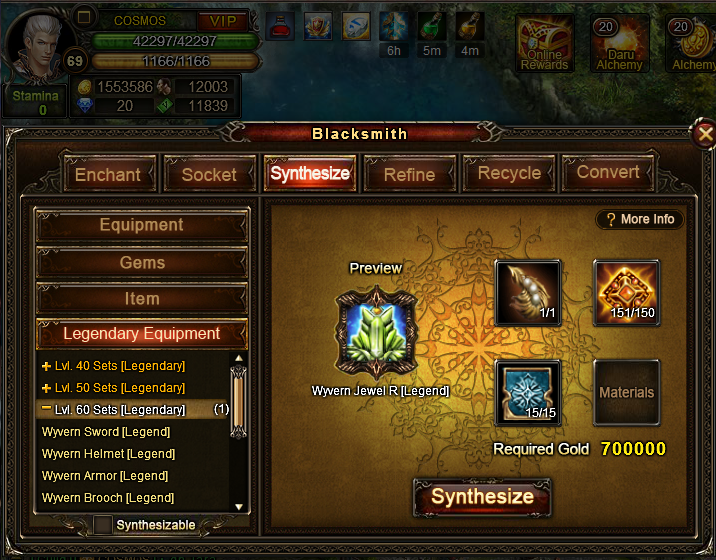This screenshot has height=560, width=716.
Task: Open the More Info help
Action: 640,219
